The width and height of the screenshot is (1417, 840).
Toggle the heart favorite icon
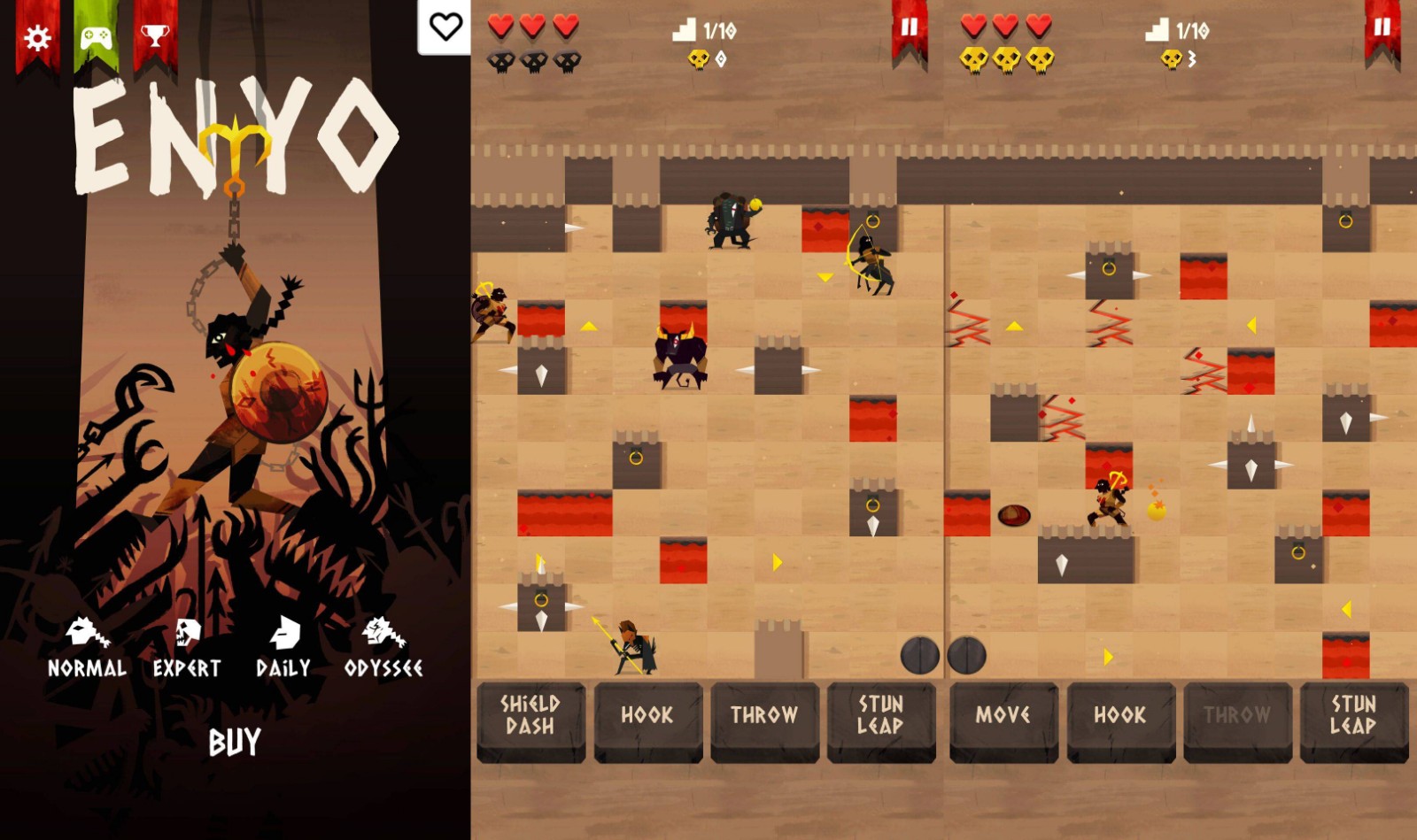click(x=445, y=27)
